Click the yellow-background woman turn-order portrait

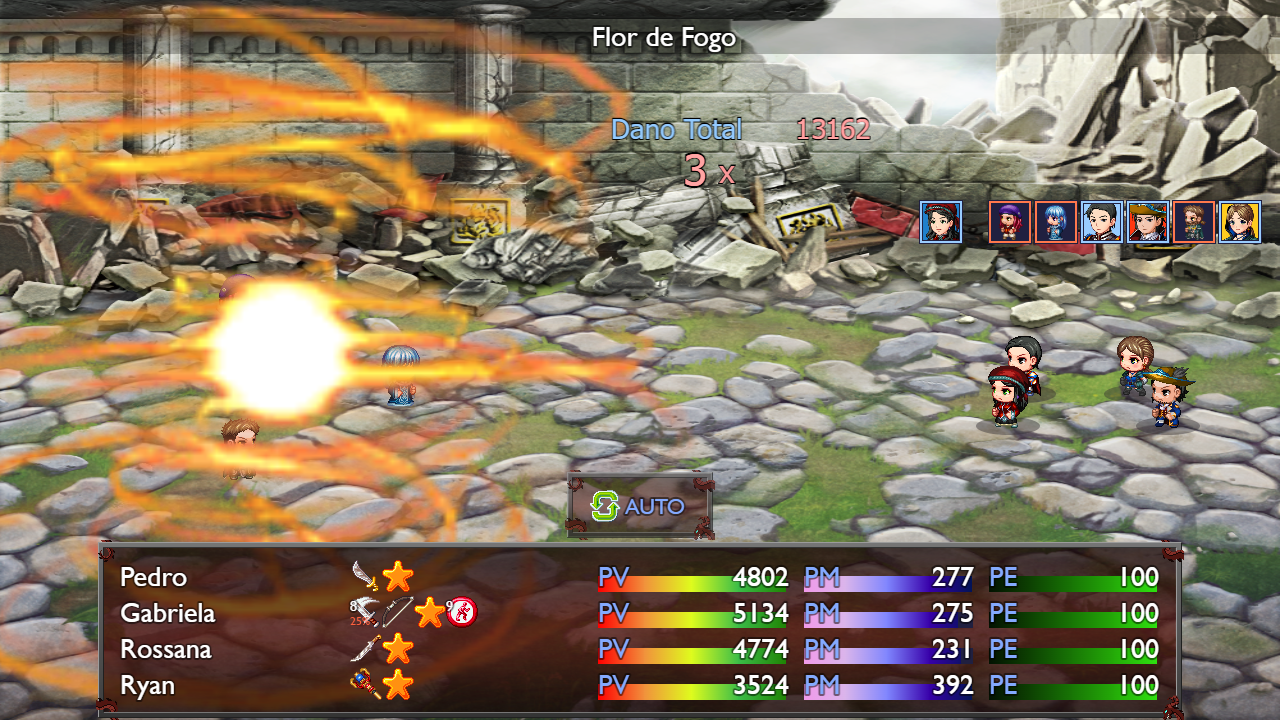(x=1240, y=222)
